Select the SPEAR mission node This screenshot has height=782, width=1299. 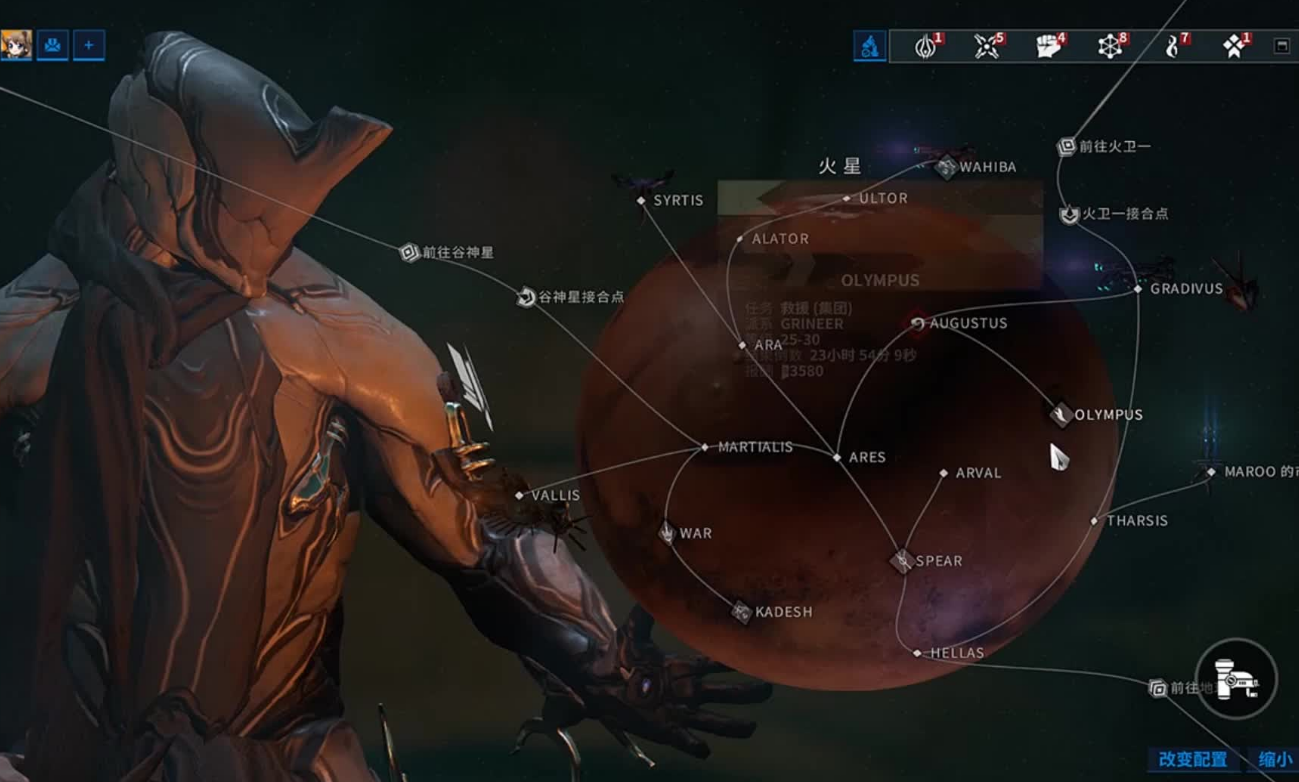[902, 561]
